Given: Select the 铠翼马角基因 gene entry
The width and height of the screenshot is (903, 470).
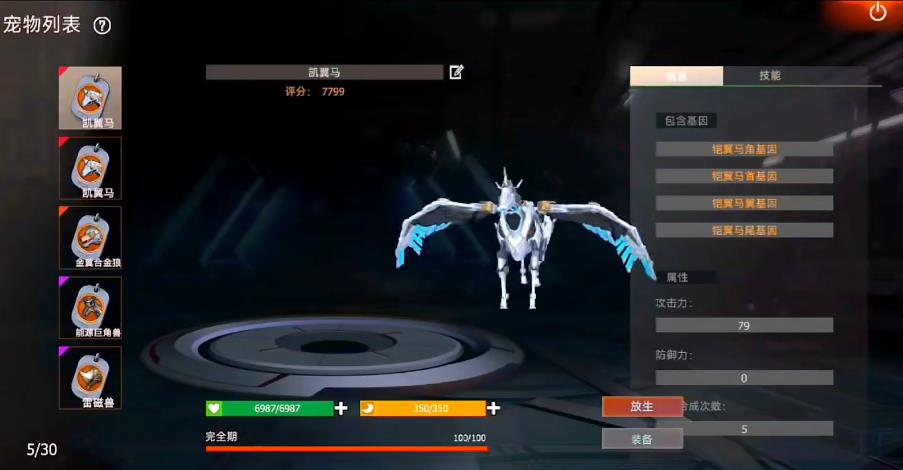Looking at the screenshot, I should tap(744, 149).
